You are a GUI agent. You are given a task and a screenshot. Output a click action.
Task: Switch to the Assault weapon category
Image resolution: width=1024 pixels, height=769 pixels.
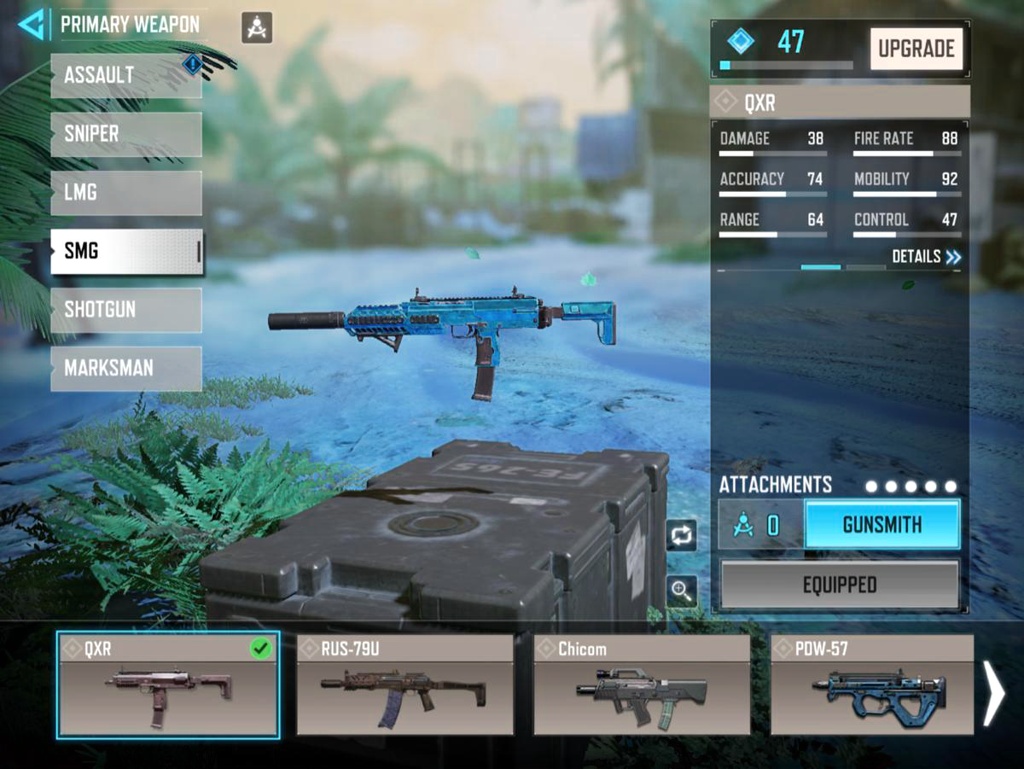(126, 76)
